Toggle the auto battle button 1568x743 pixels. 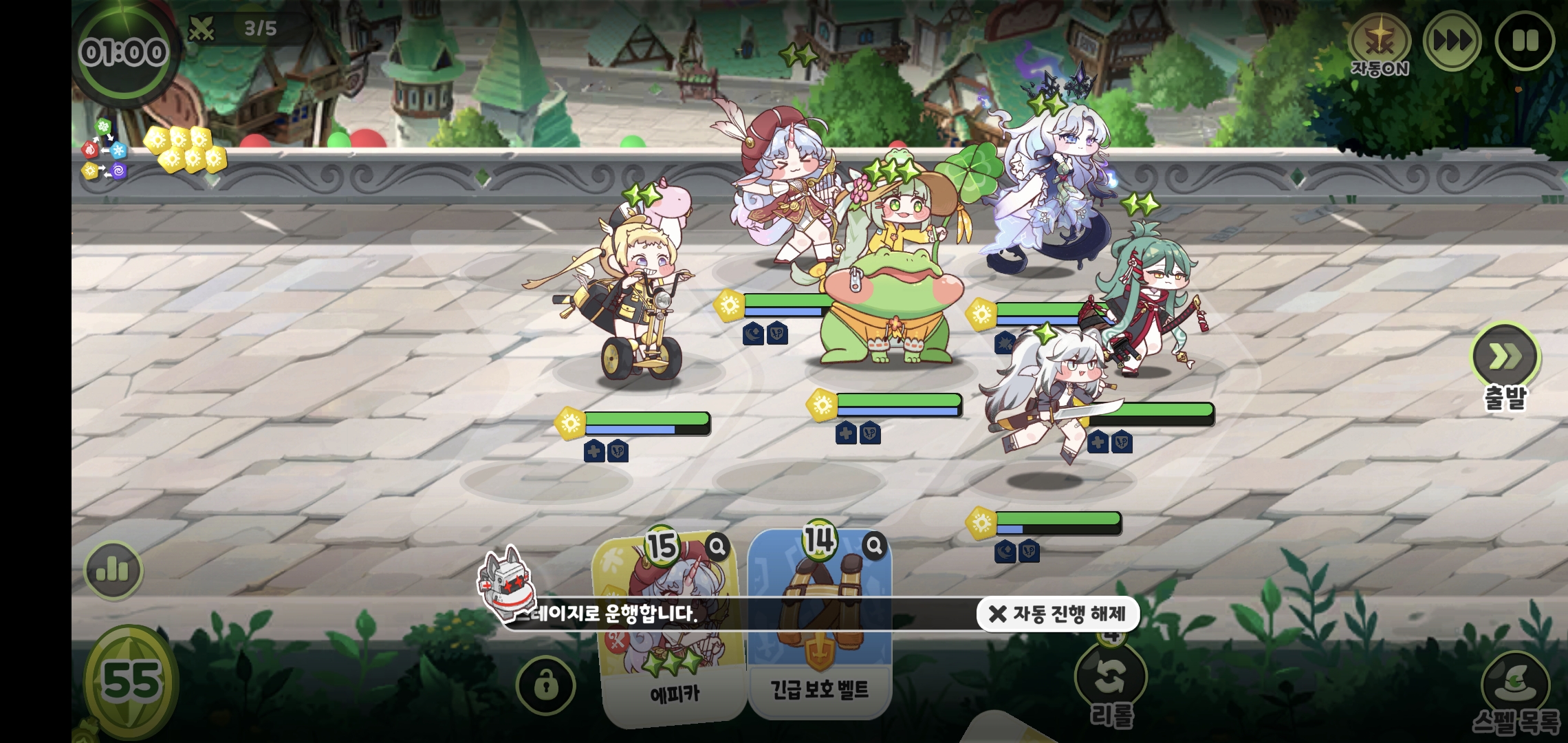point(1379,44)
